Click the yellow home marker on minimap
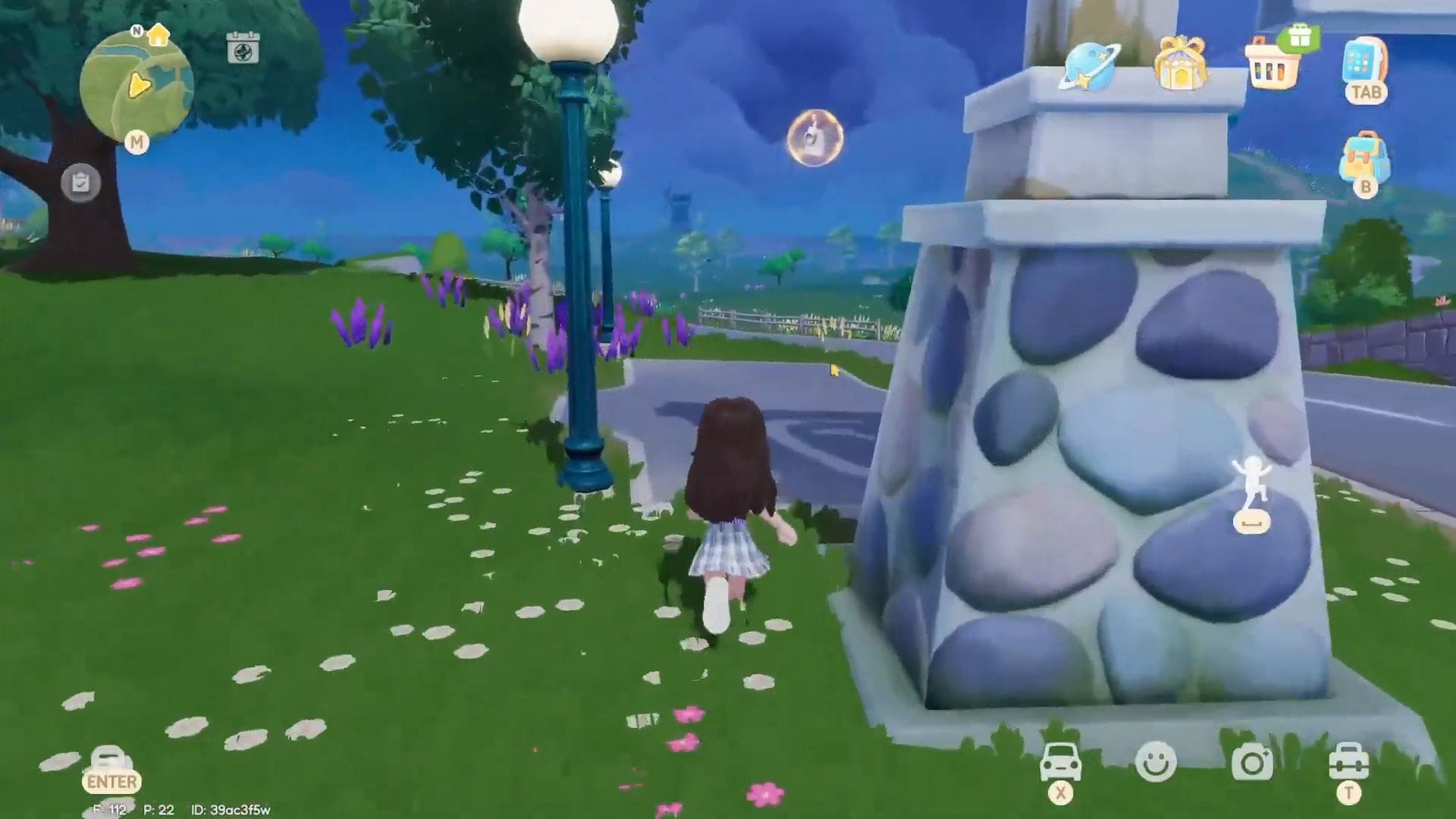Viewport: 1456px width, 819px height. tap(158, 35)
